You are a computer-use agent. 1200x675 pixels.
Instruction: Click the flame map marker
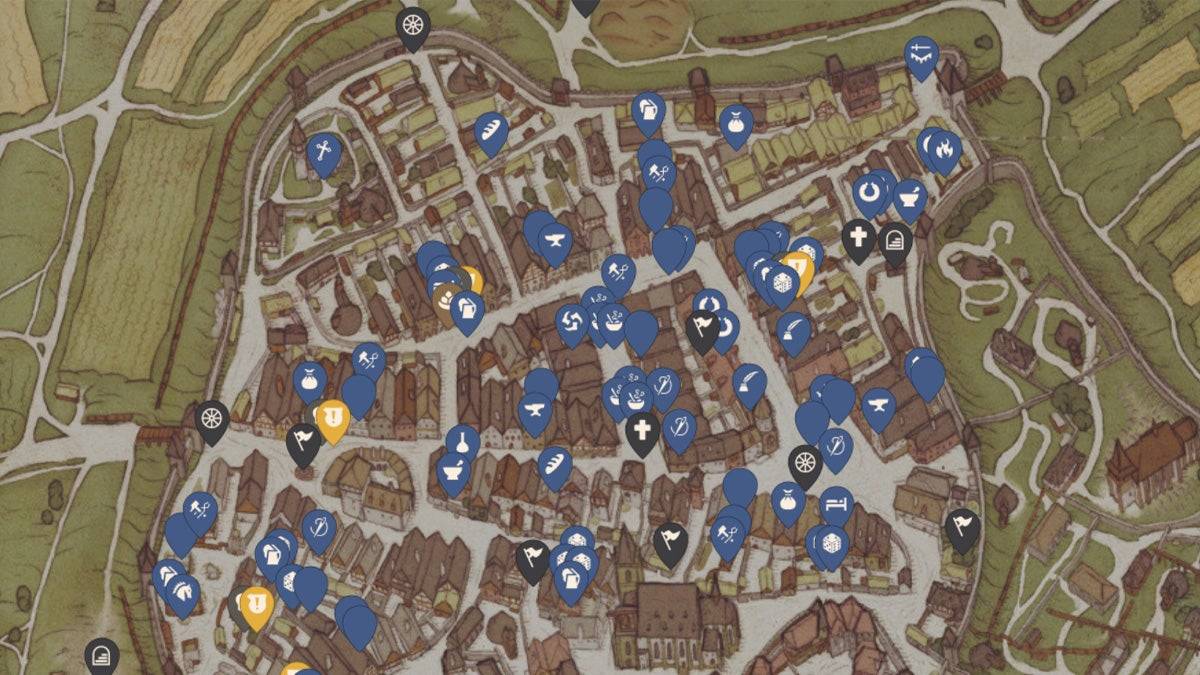[944, 149]
